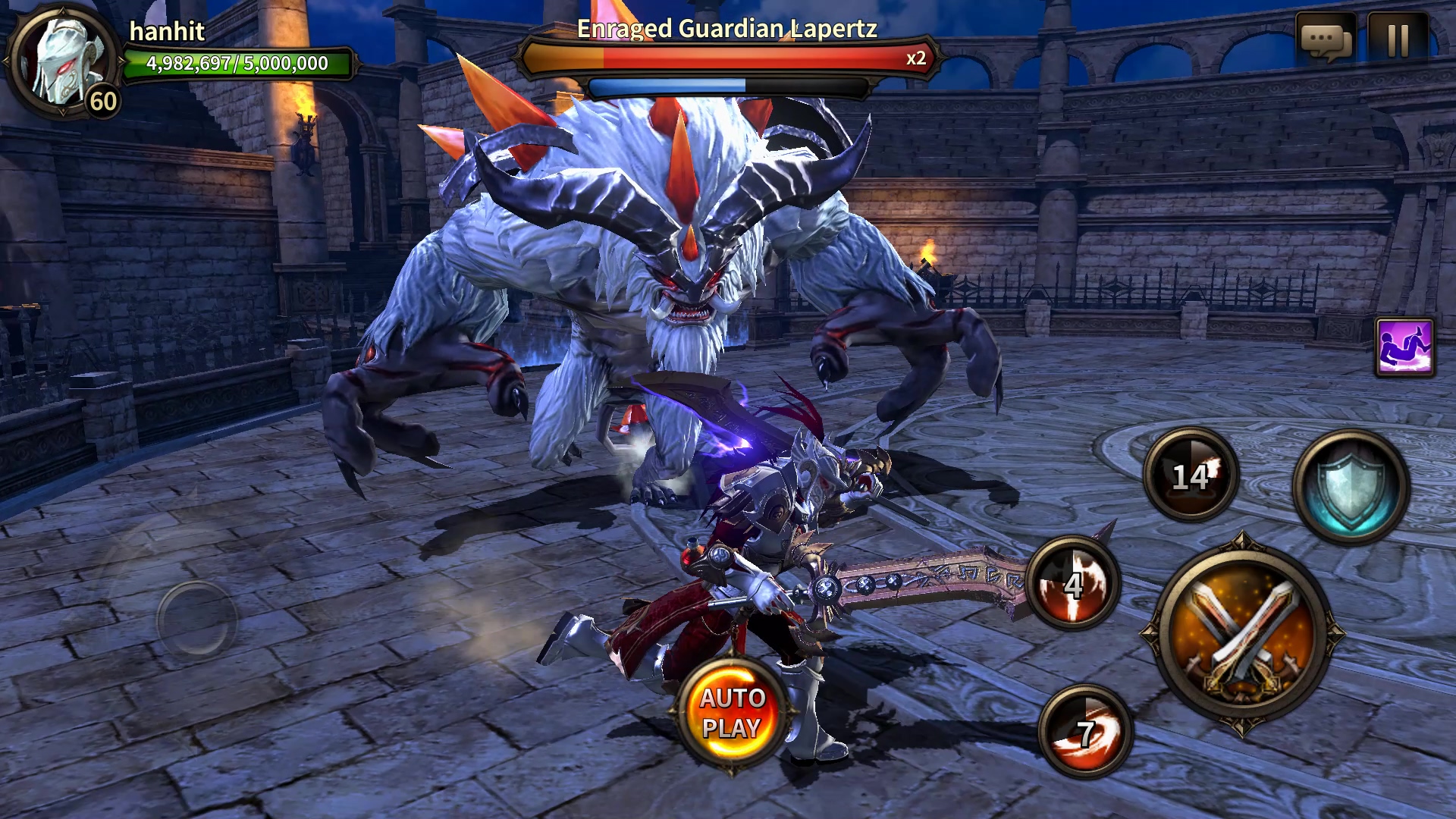1456x819 pixels.
Task: Use the skill with 4 second cooldown
Action: coord(1072,584)
